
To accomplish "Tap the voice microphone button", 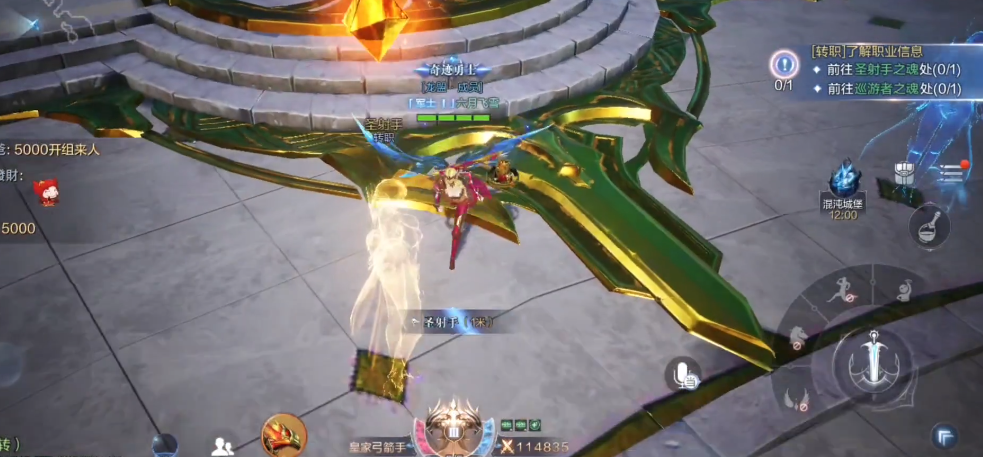I will click(684, 375).
